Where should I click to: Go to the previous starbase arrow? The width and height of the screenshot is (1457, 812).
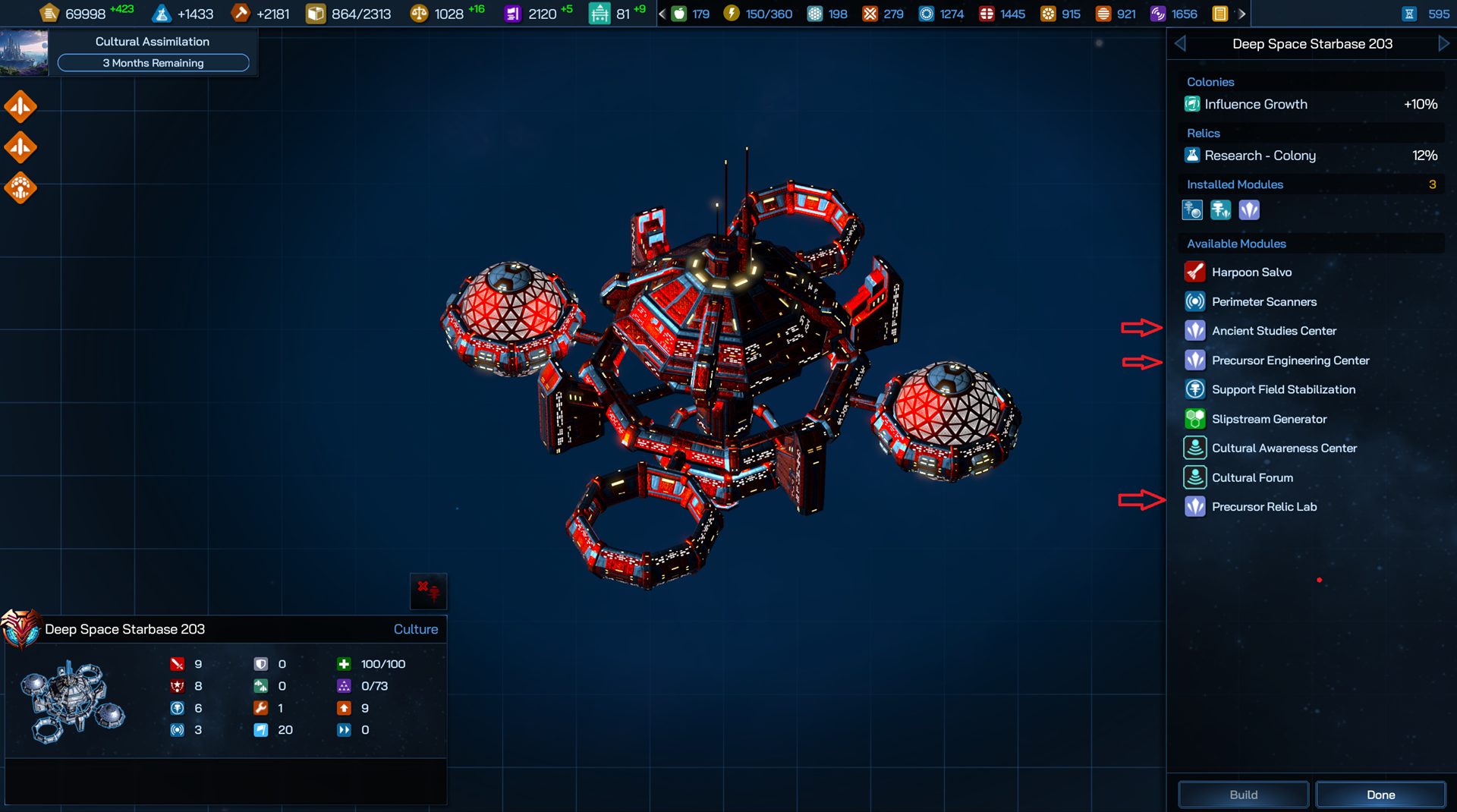click(1180, 44)
